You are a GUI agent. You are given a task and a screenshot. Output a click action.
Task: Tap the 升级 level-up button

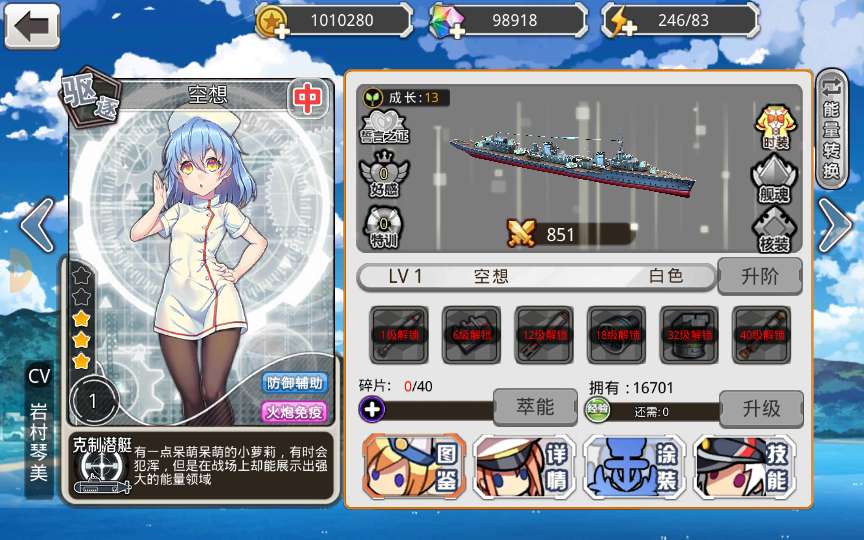(760, 408)
